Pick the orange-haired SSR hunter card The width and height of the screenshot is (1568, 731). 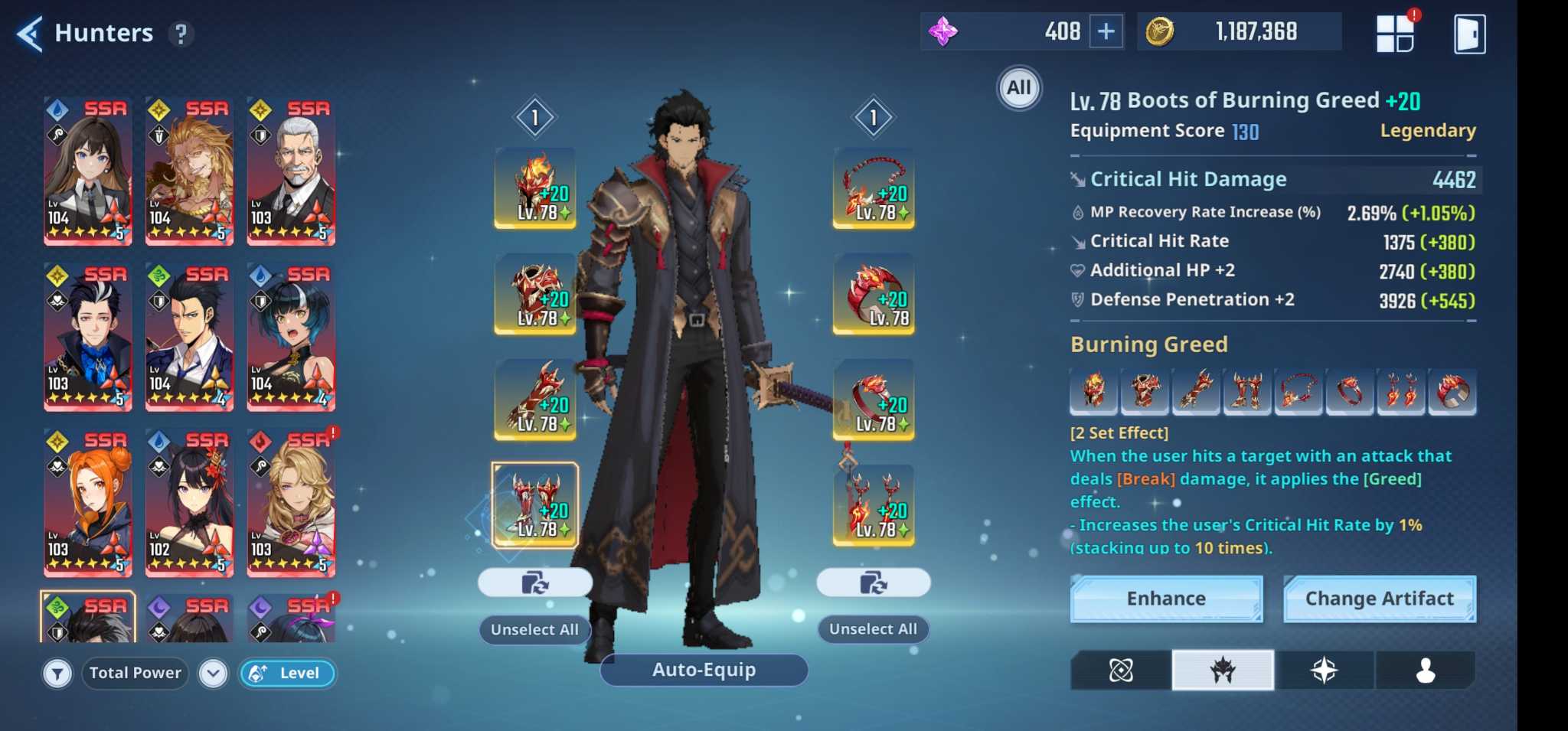click(x=87, y=502)
